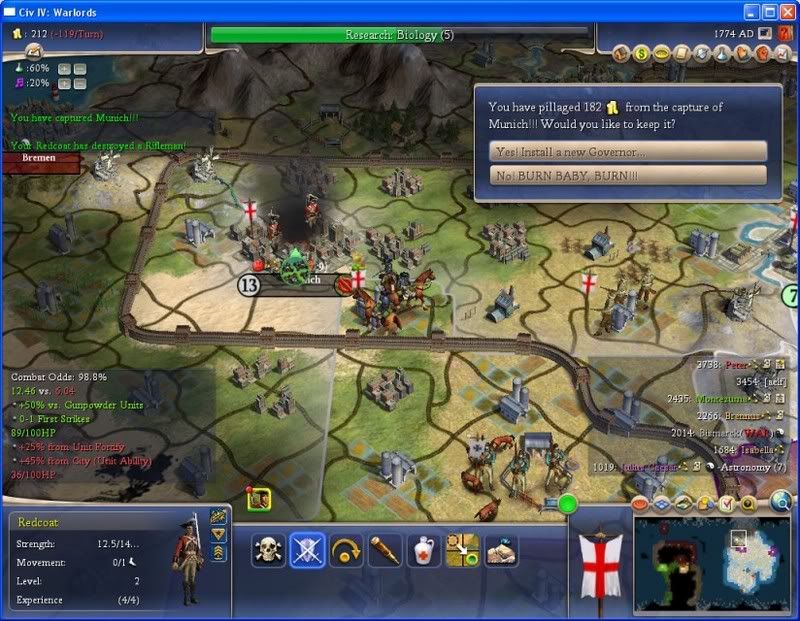
Task: Increase the science rate with plus
Action: (x=63, y=69)
